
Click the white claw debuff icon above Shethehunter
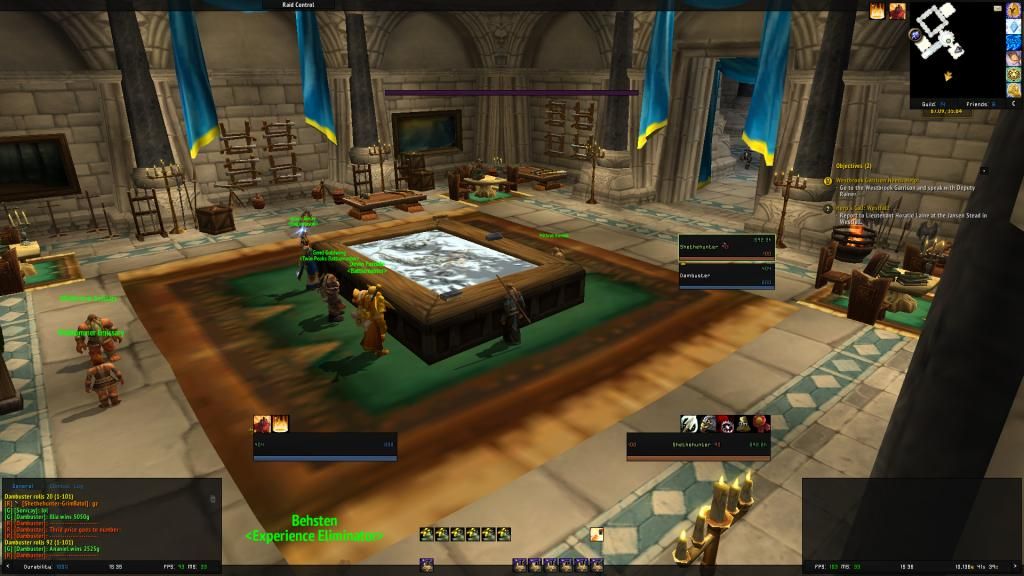(x=689, y=423)
